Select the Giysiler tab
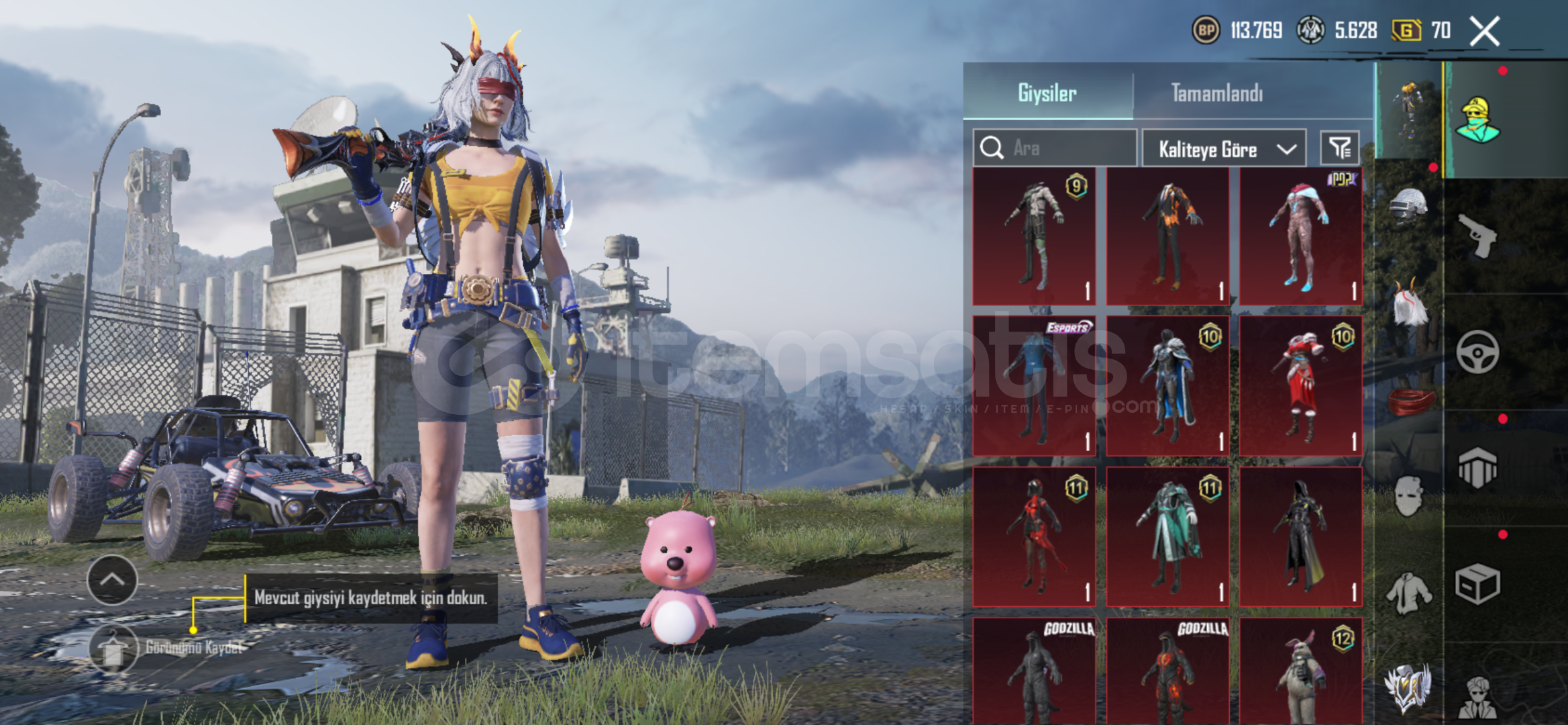1568x725 pixels. (1047, 93)
